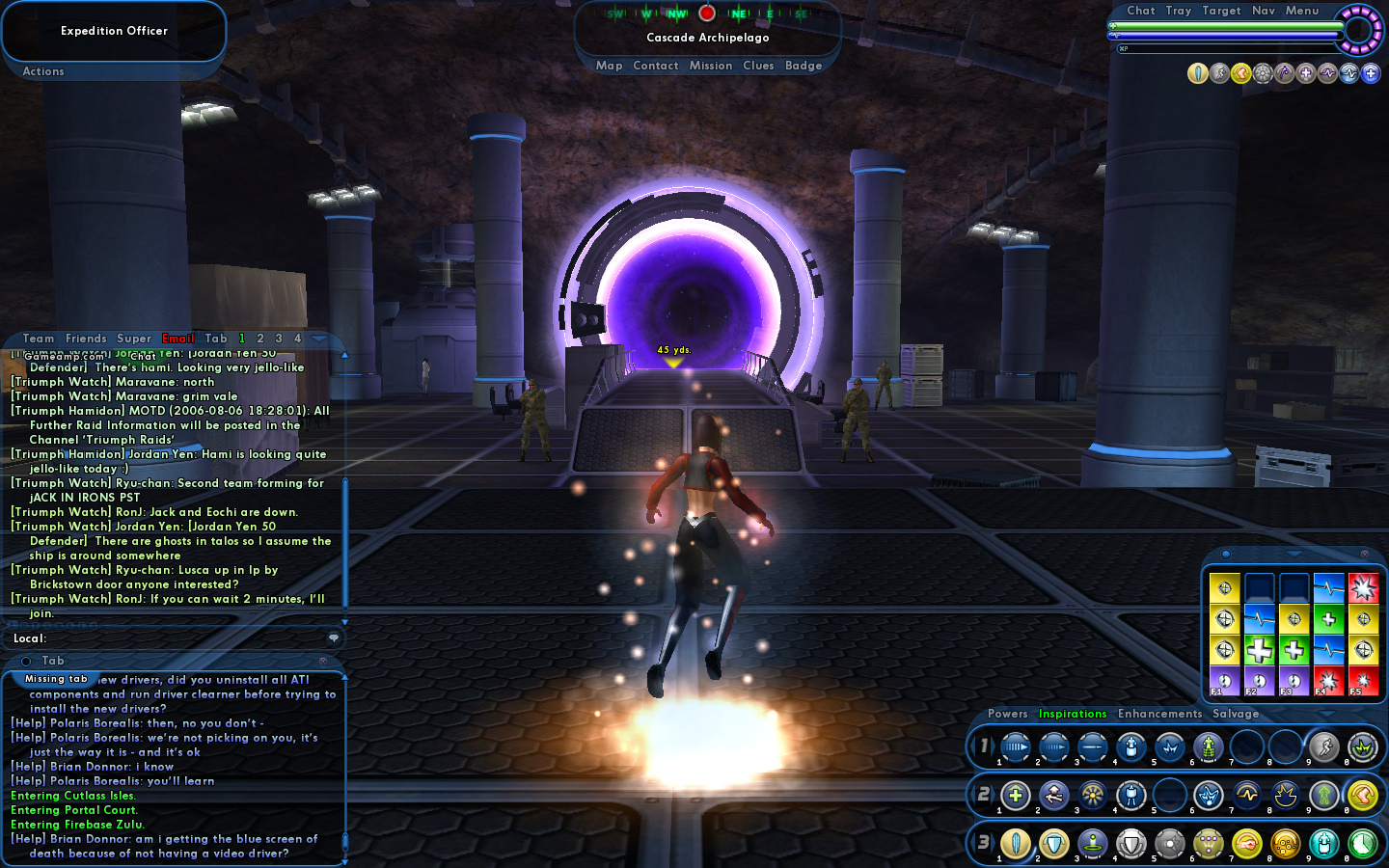Viewport: 1389px width, 868px height.
Task: Open the Salvage panel
Action: click(1236, 714)
